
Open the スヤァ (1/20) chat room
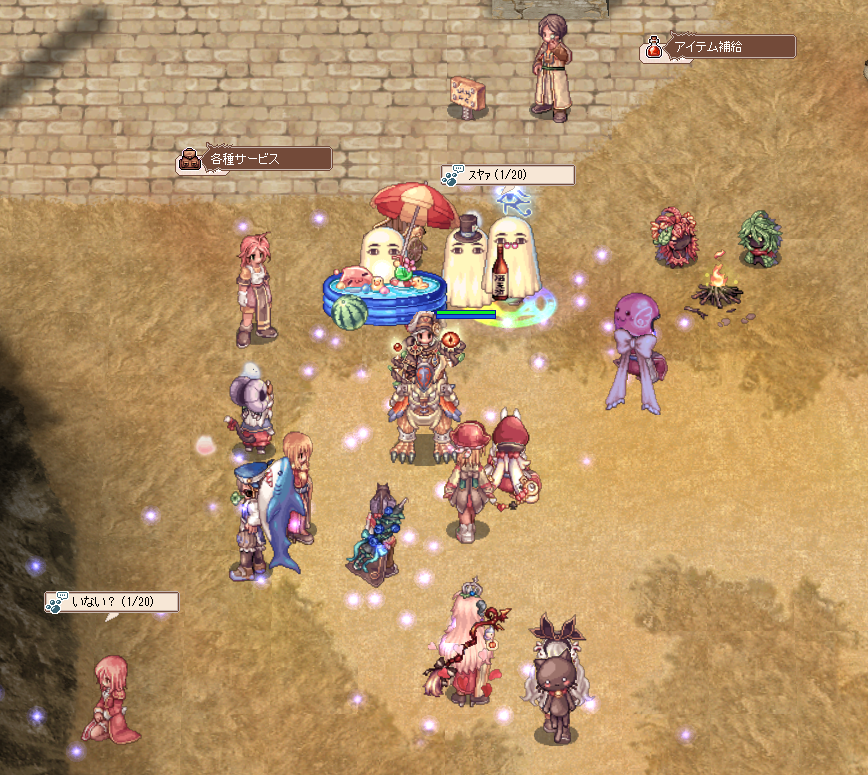(x=508, y=175)
